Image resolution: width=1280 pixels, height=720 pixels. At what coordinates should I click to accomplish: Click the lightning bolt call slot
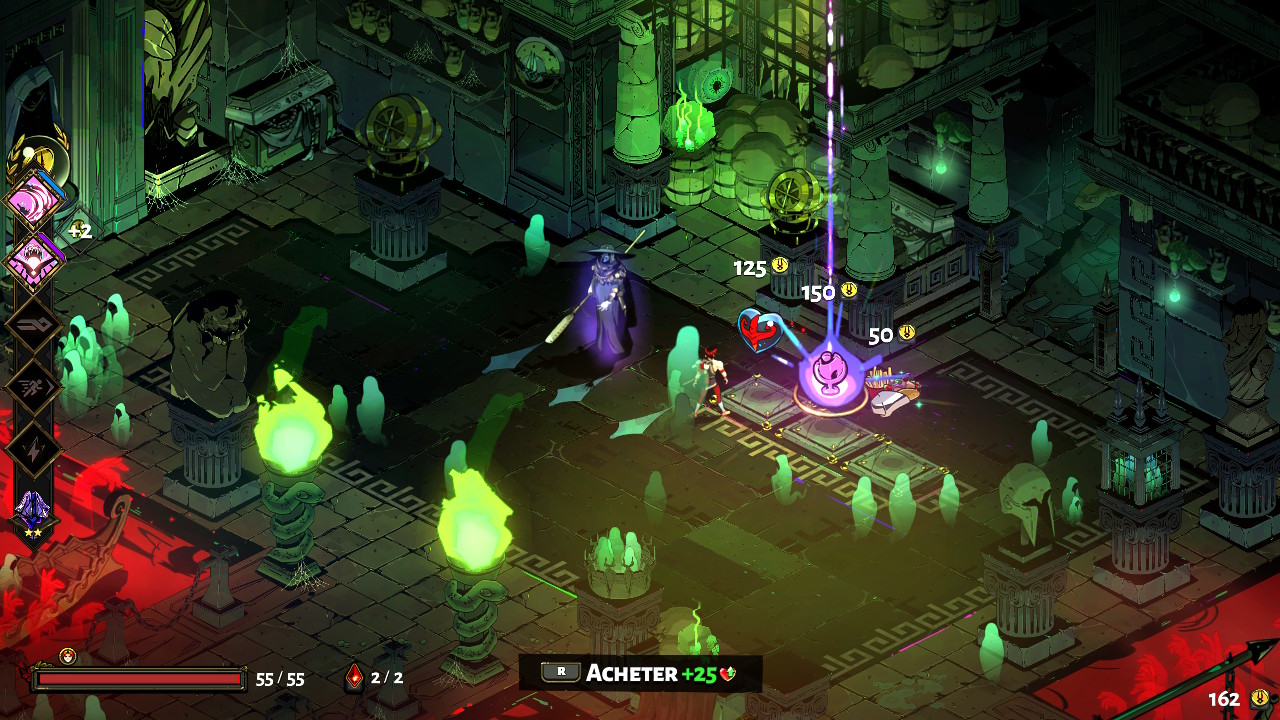coord(34,448)
